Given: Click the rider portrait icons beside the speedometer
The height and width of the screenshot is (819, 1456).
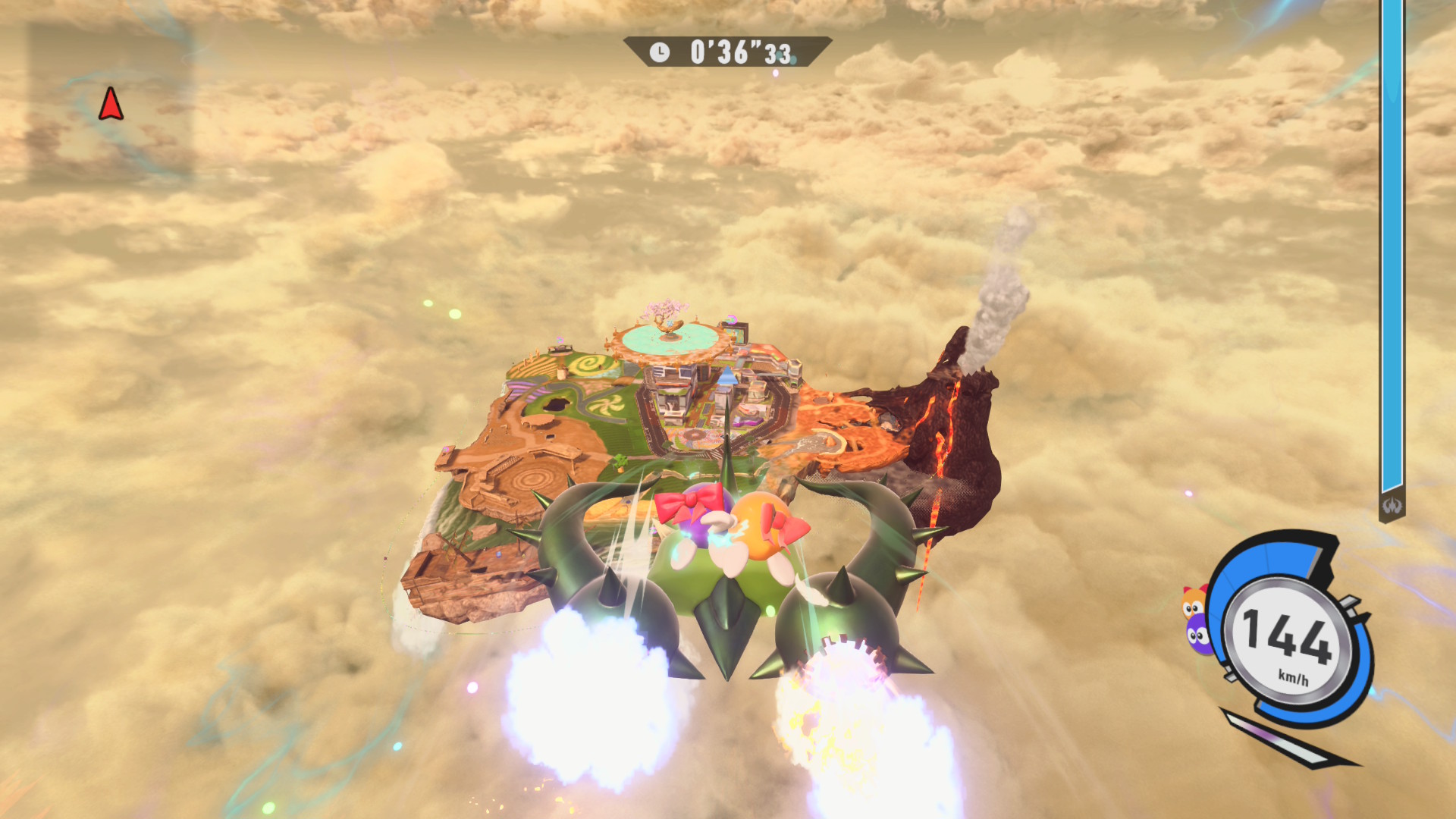Looking at the screenshot, I should [x=1195, y=620].
